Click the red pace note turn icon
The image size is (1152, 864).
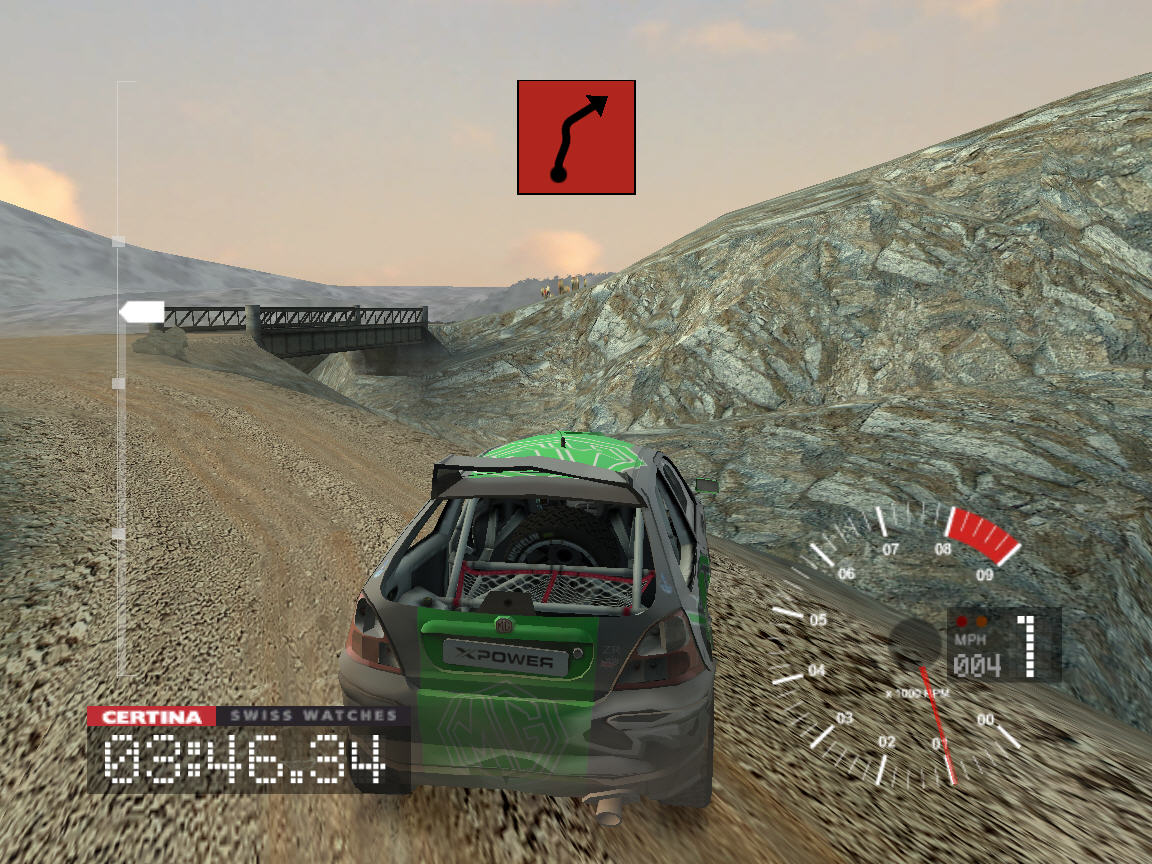pyautogui.click(x=576, y=137)
